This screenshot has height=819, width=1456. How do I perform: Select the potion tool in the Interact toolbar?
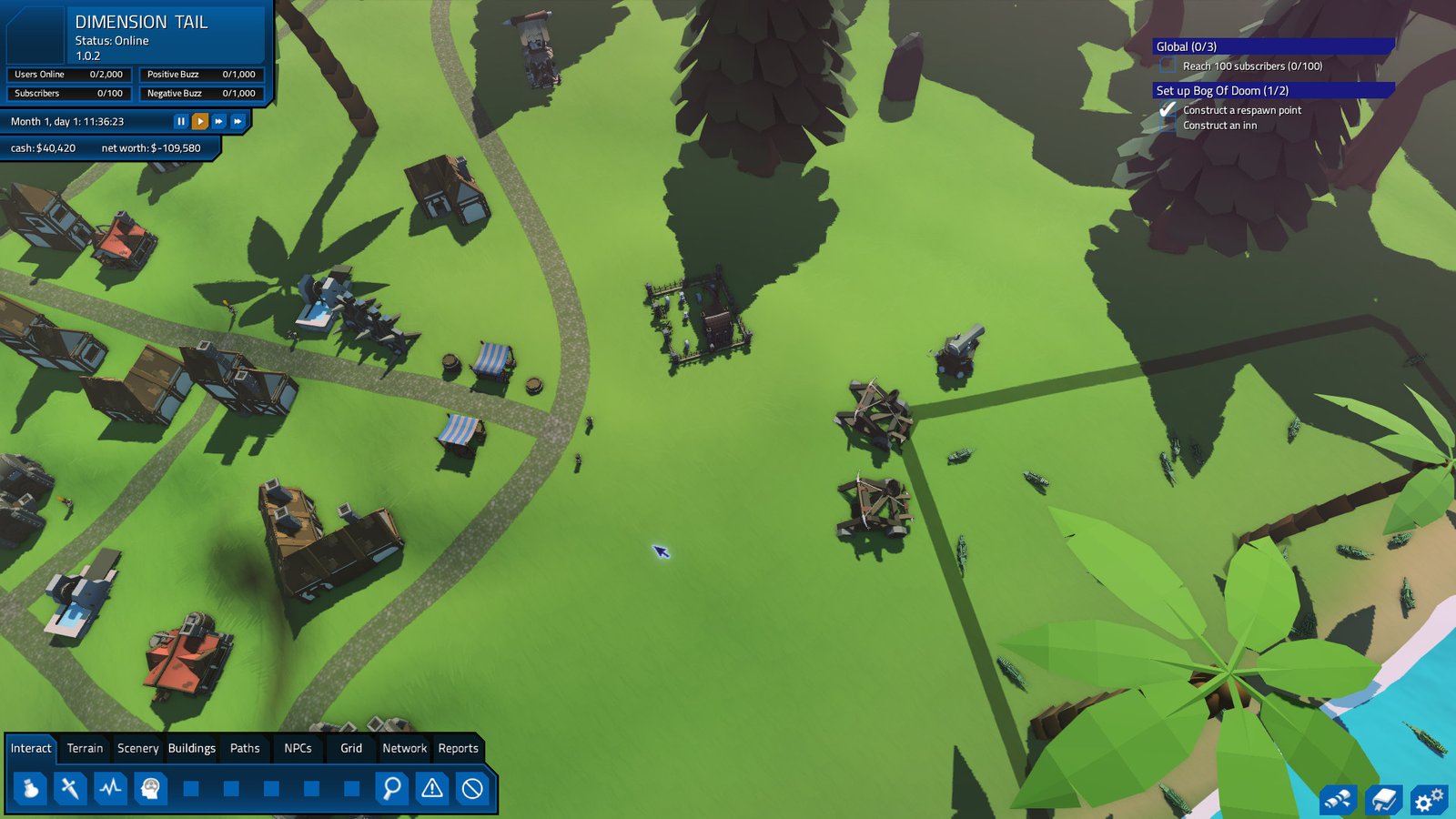coord(30,790)
